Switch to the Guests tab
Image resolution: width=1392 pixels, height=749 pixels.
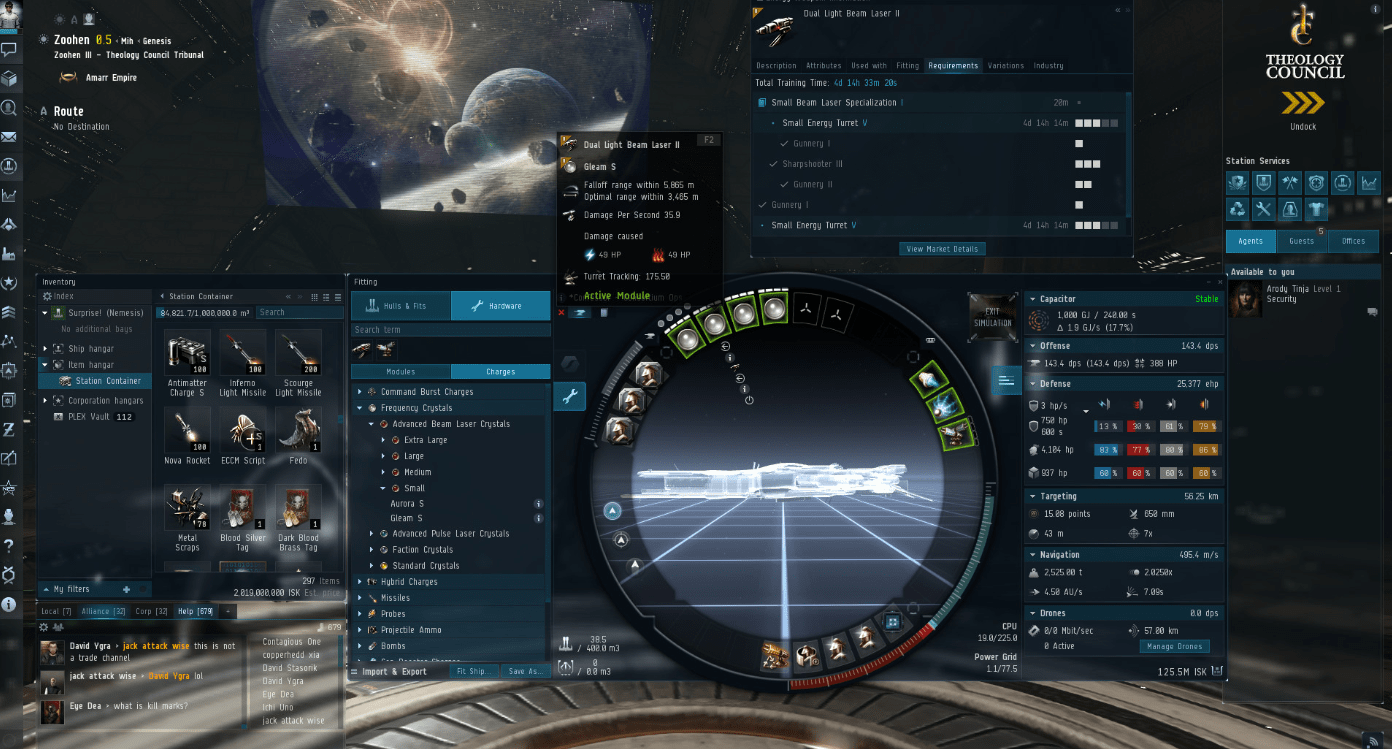[1301, 241]
